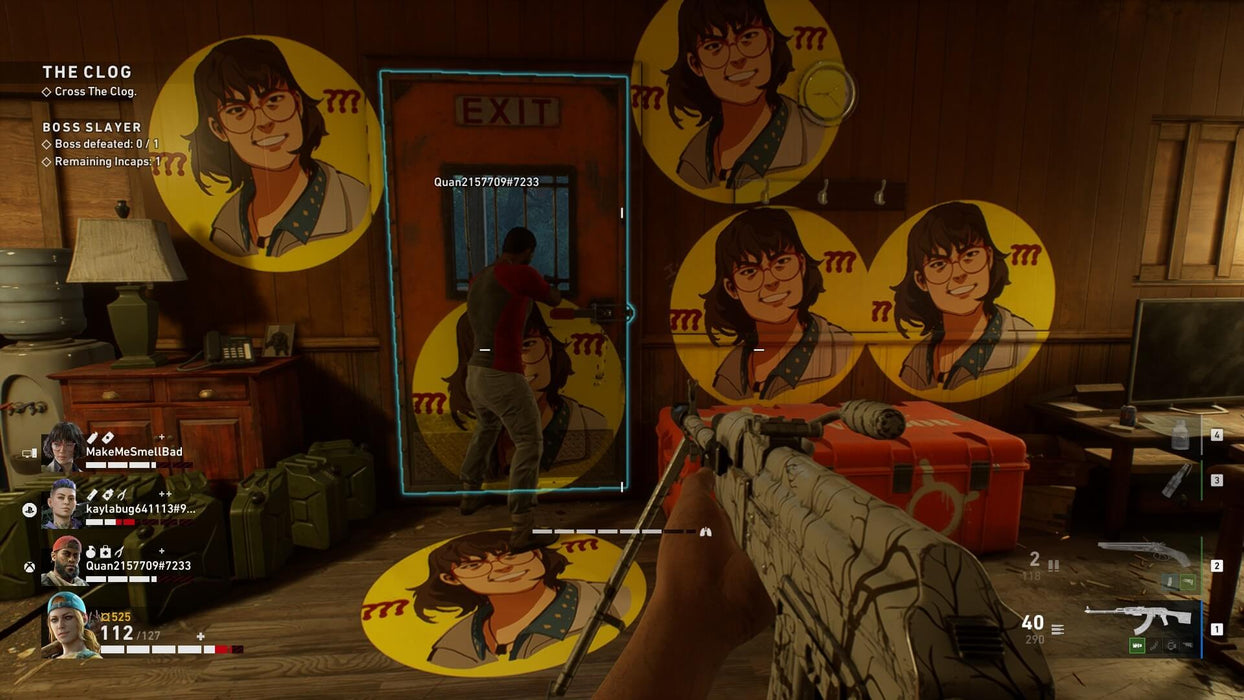Screen dimensions: 1244x700
Task: Choose the pill bottle support item slot
Action: tap(1180, 434)
